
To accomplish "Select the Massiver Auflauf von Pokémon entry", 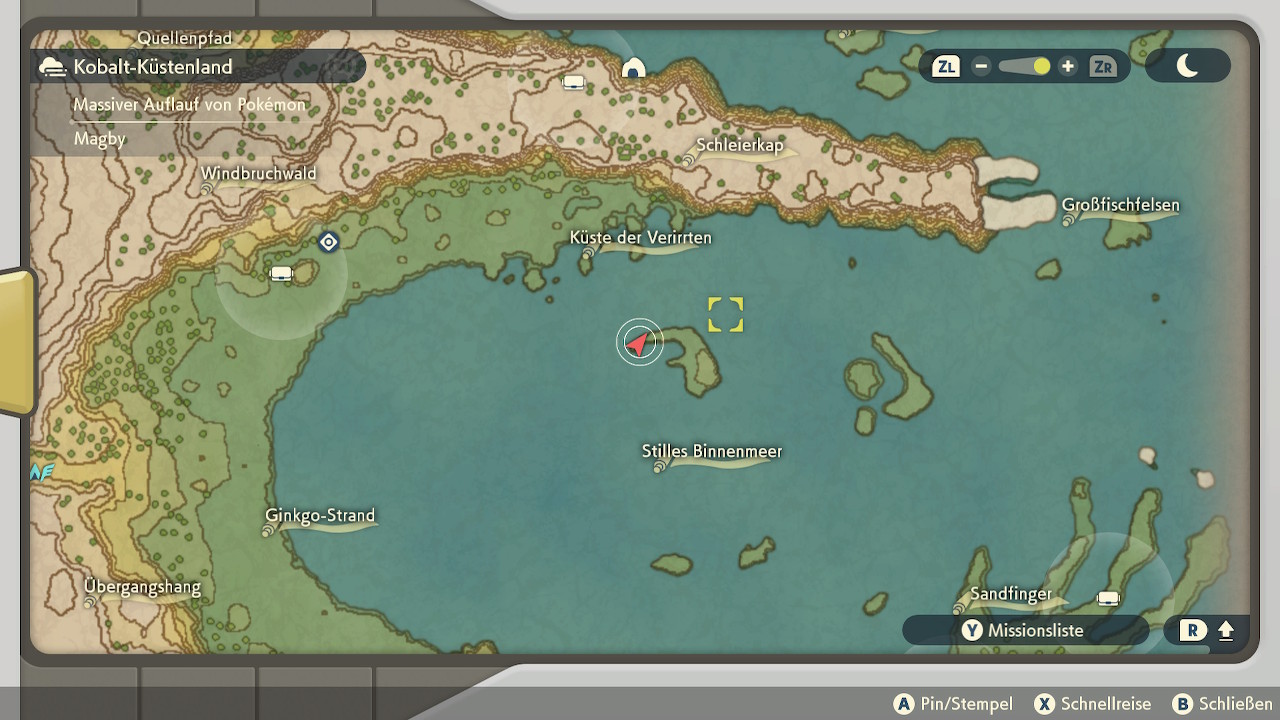I will tap(189, 105).
